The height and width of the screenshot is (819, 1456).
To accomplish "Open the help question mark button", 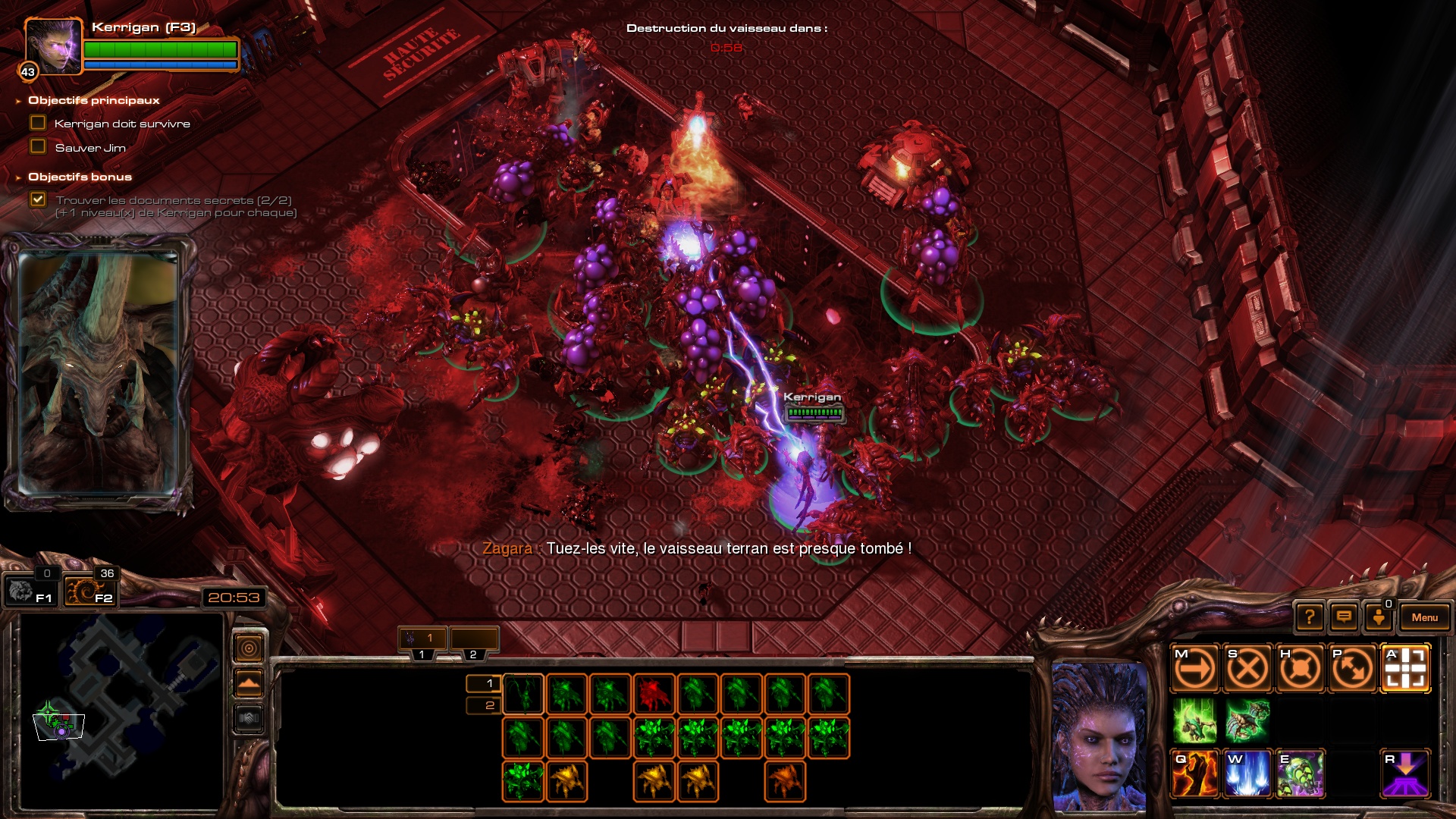I will (1310, 617).
